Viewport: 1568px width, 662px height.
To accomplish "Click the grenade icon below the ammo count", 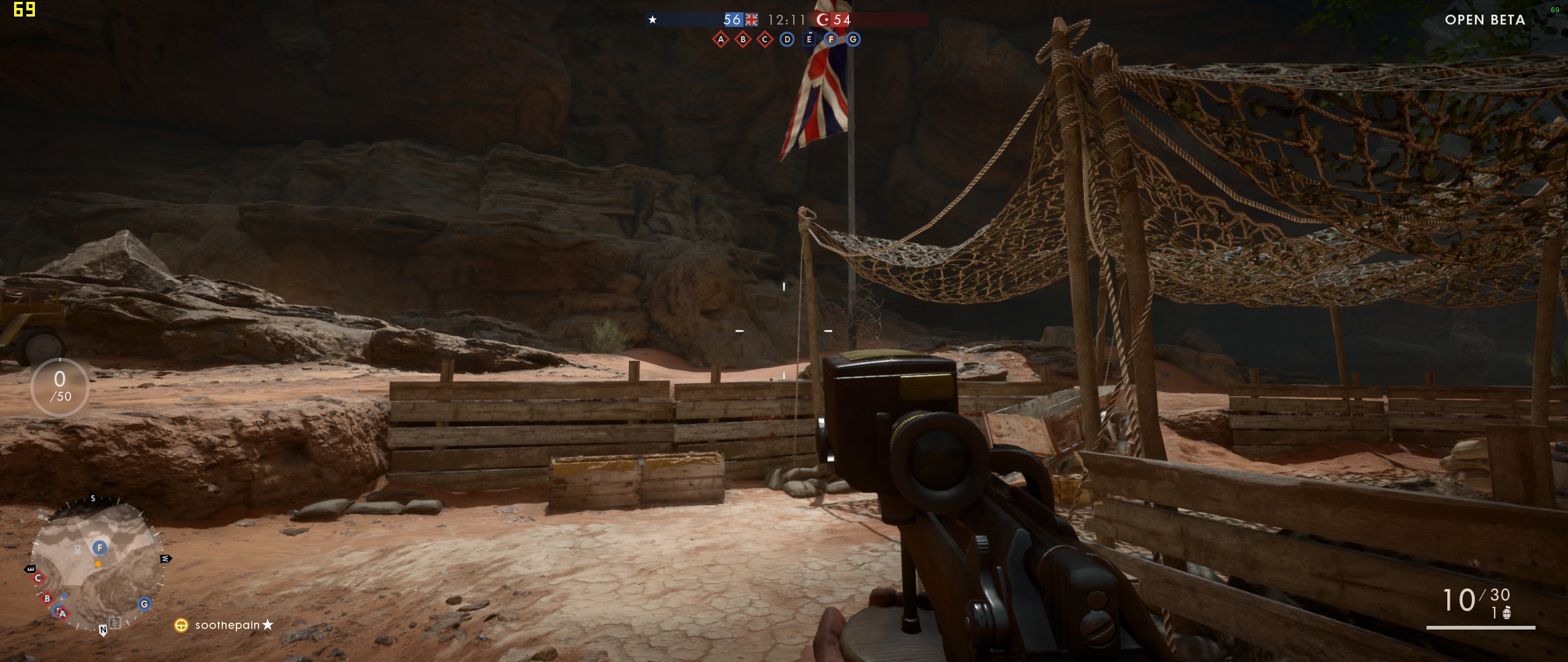I will [1507, 613].
